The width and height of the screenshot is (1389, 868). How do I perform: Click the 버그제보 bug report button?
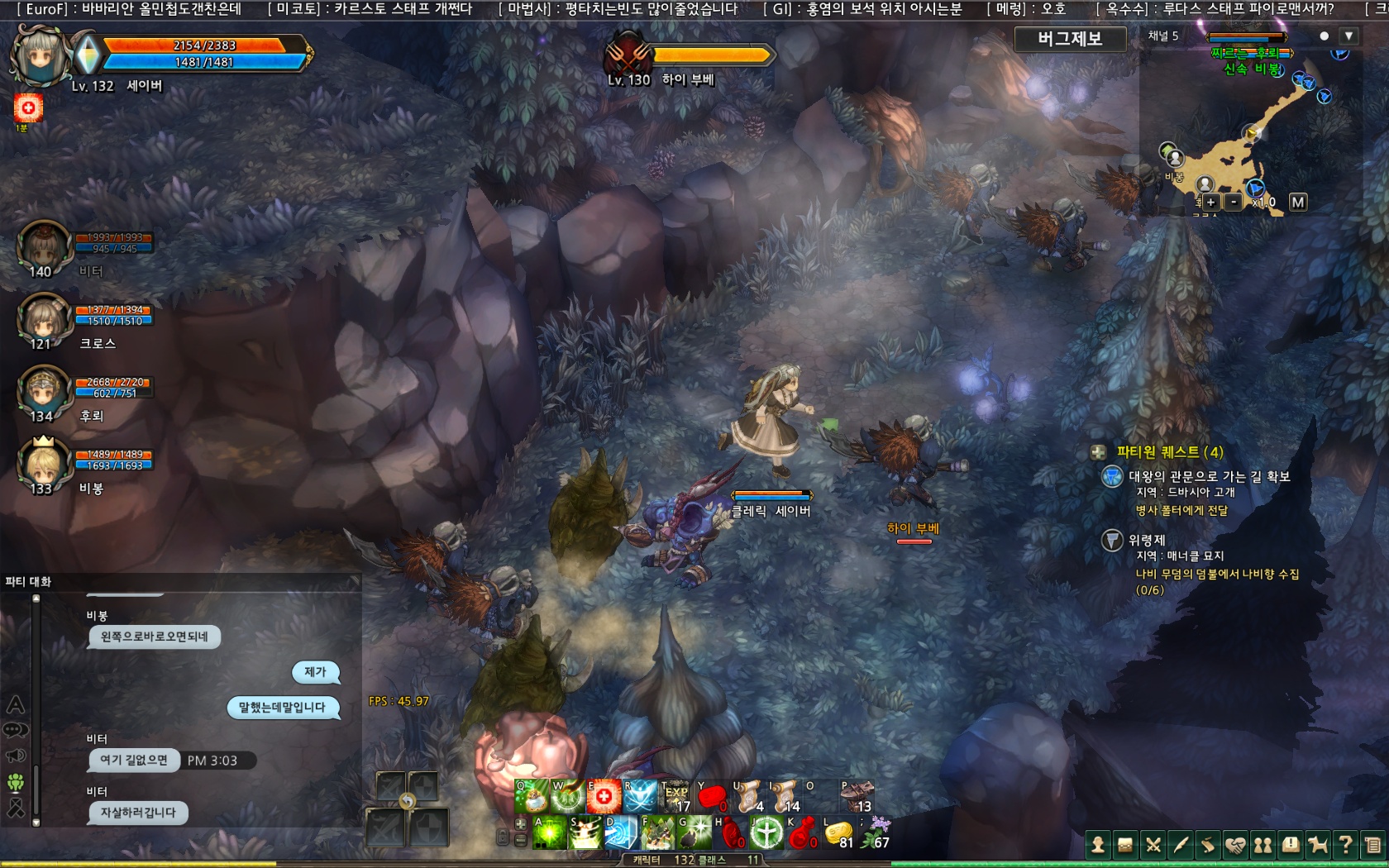pyautogui.click(x=1070, y=39)
